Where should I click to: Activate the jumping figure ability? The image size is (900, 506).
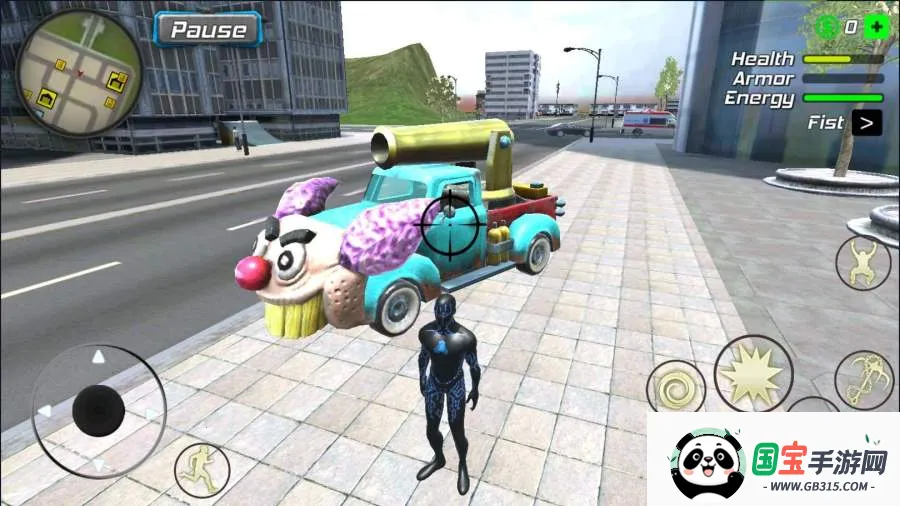[862, 263]
